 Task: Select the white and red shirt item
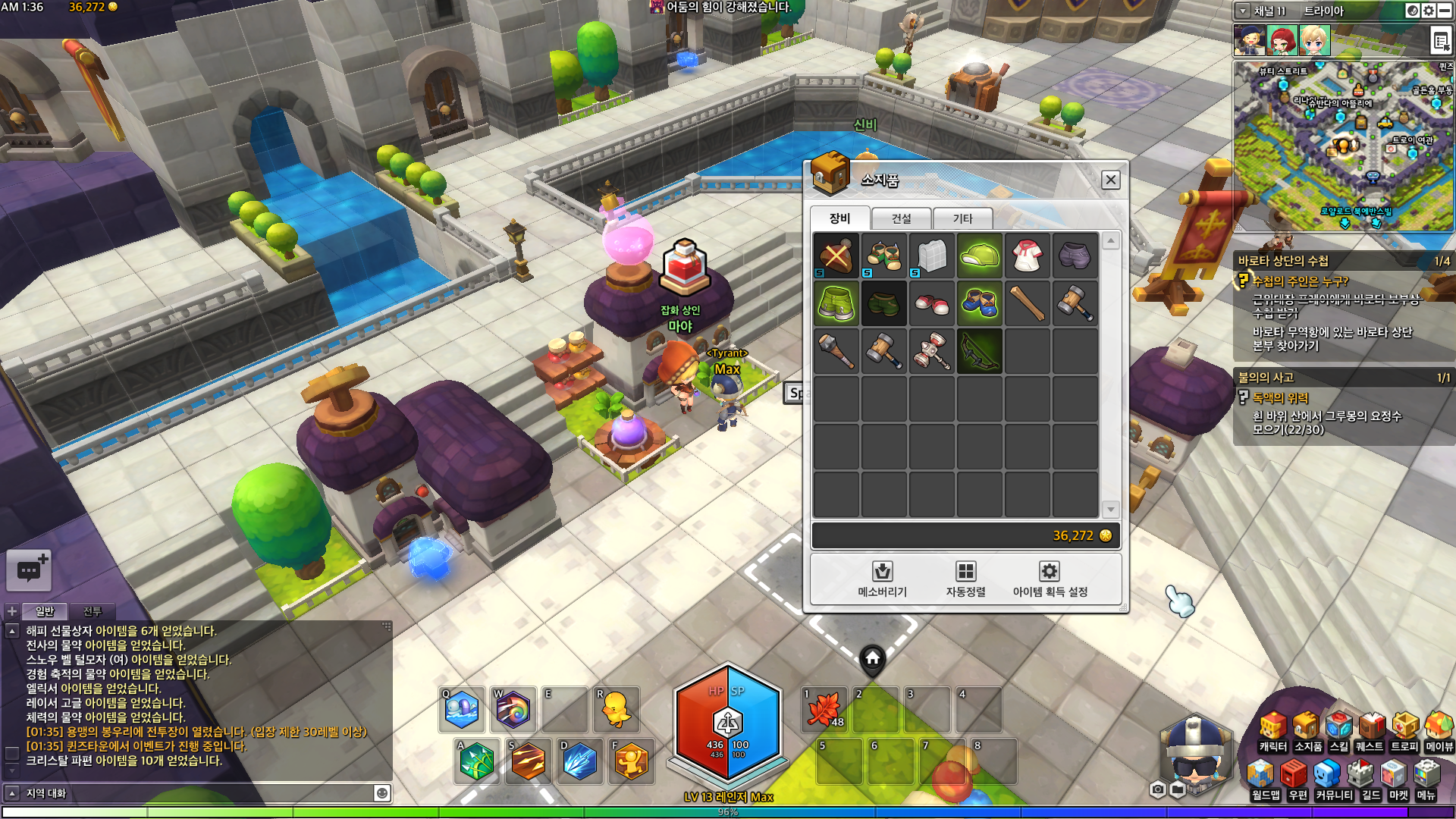pos(1027,256)
